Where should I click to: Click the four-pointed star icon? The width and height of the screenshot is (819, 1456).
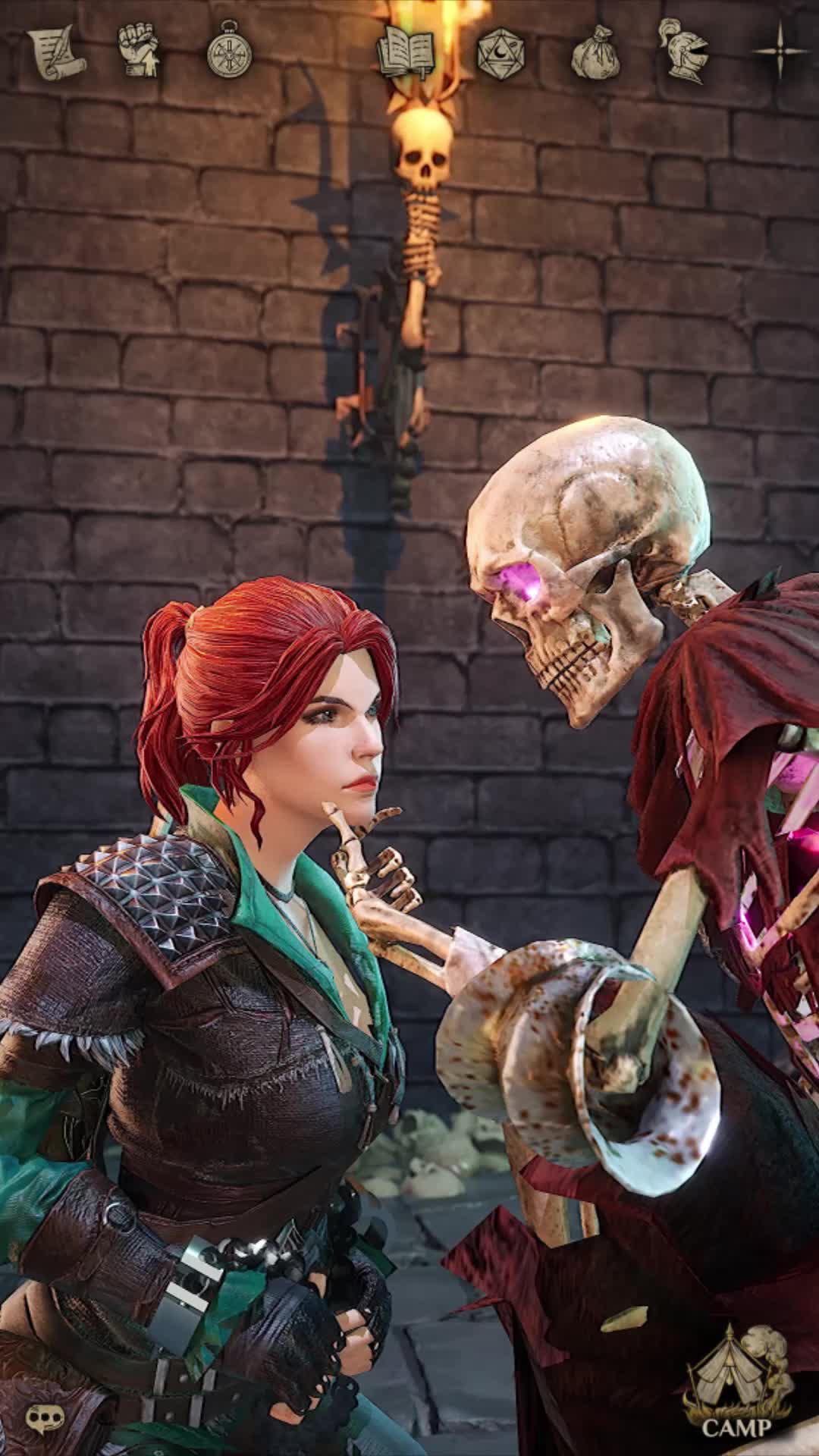coord(781,50)
